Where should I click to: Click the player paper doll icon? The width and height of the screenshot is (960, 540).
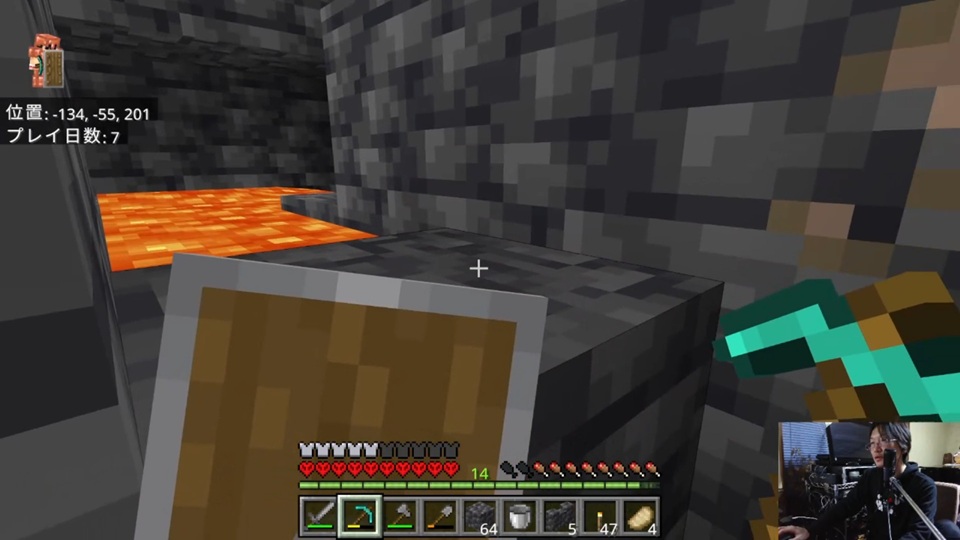coord(45,60)
